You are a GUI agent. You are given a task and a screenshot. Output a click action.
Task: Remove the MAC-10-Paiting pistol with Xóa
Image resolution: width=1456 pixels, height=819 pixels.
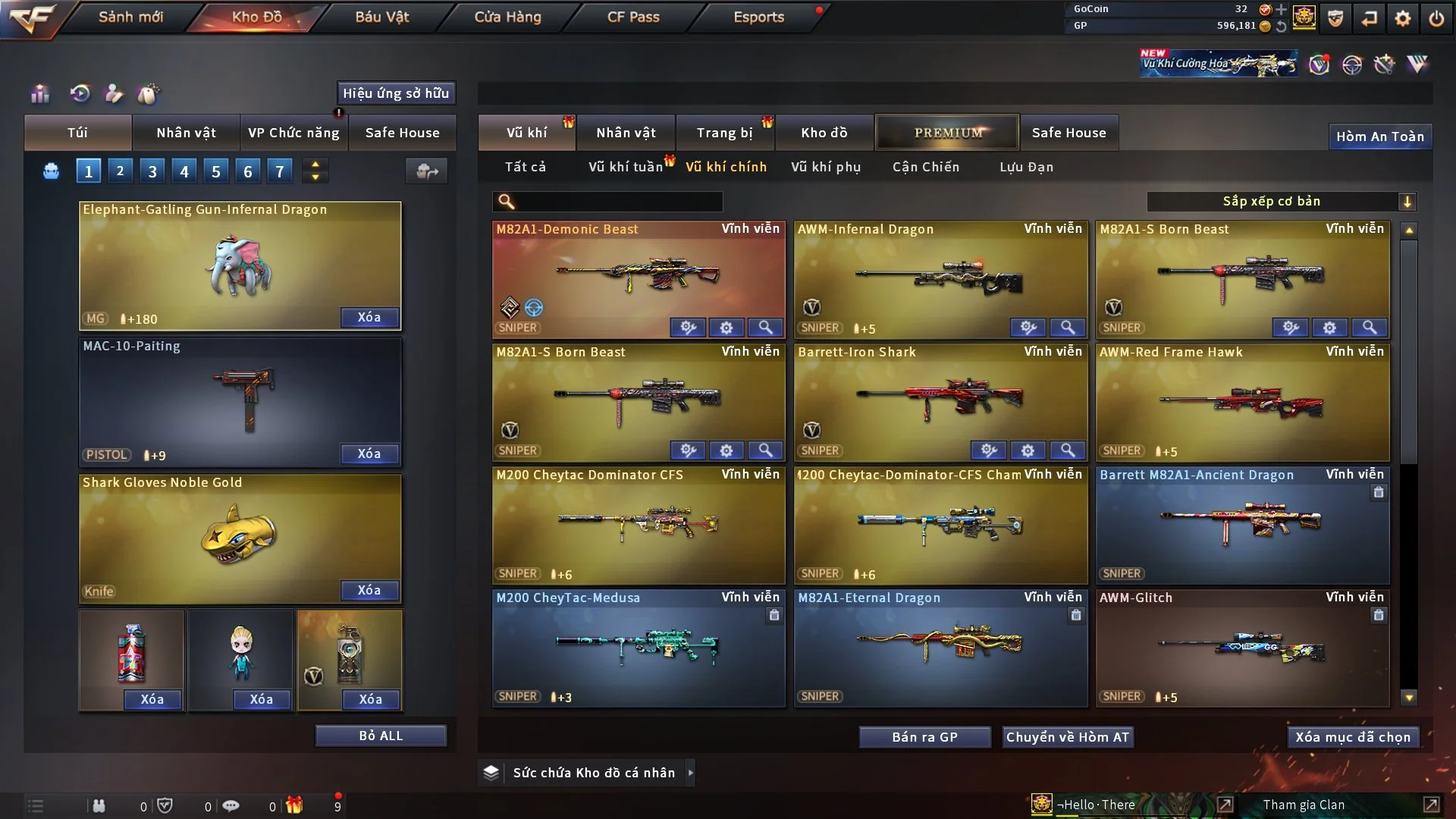[x=369, y=453]
